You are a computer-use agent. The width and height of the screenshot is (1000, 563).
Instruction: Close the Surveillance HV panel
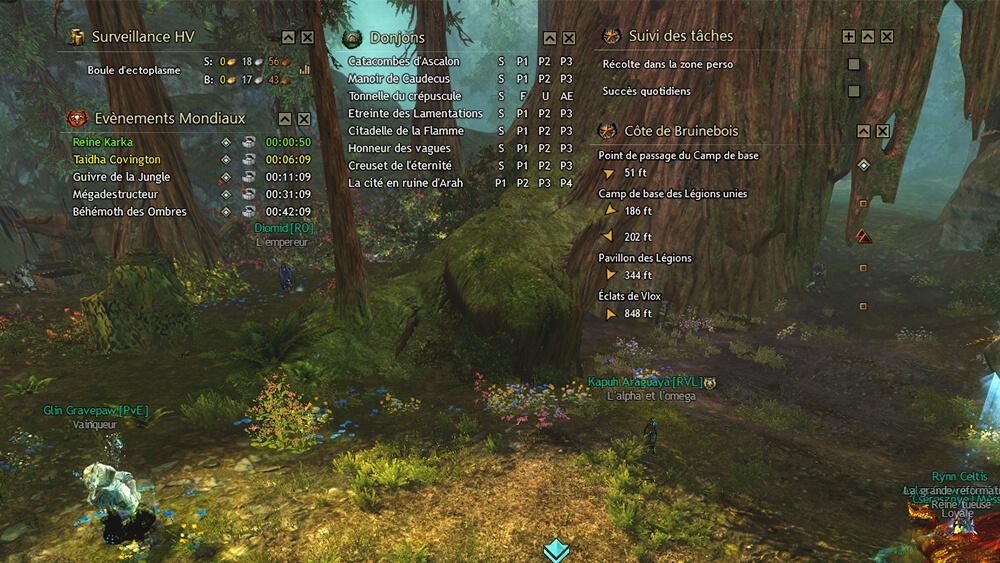[x=307, y=37]
